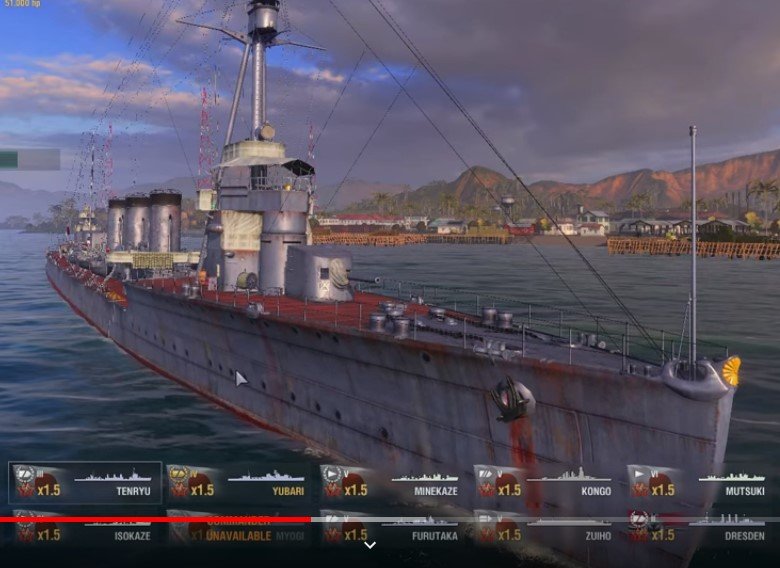
Task: Choose the Dresden ship tile
Action: click(x=700, y=532)
